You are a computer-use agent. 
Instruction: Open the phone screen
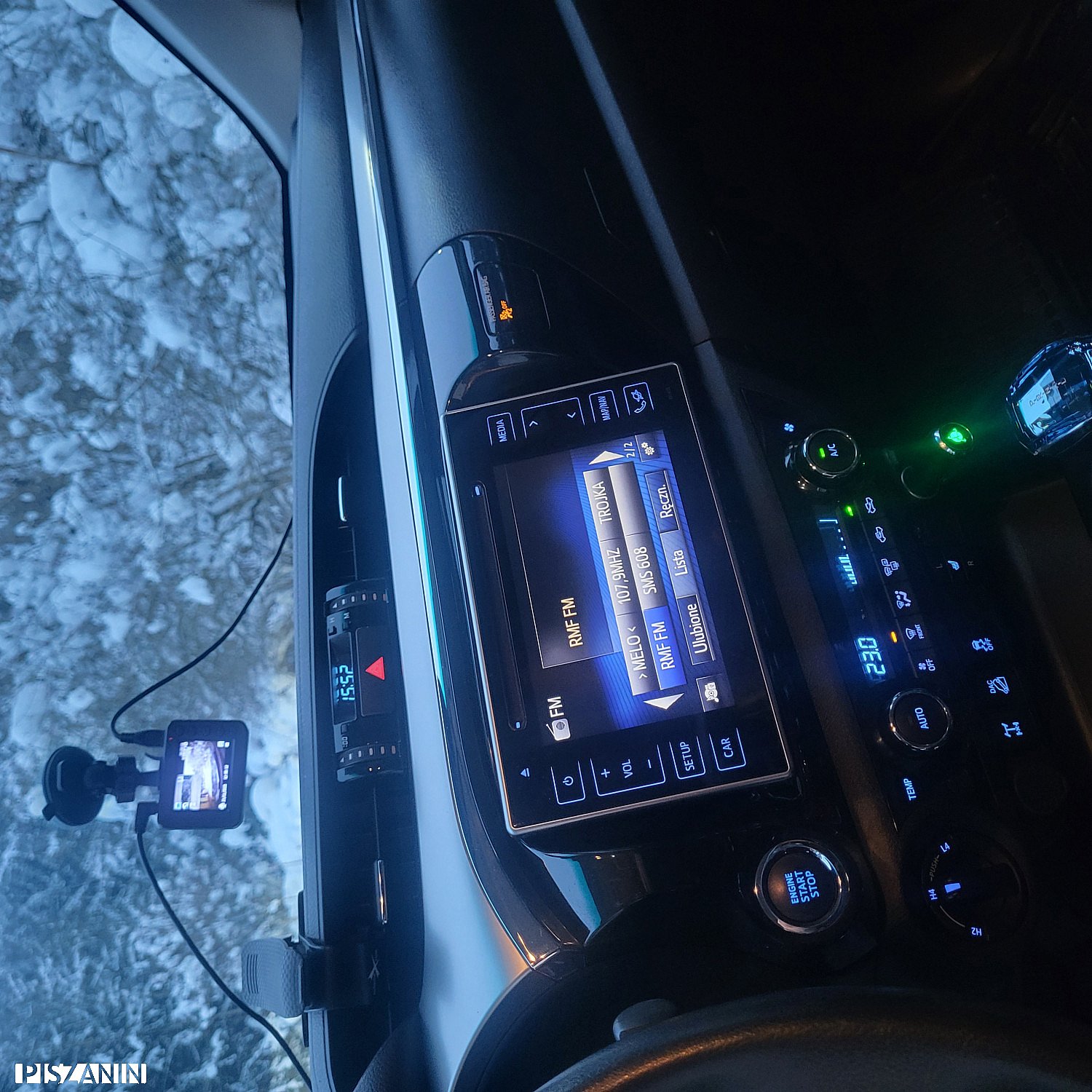639,399
